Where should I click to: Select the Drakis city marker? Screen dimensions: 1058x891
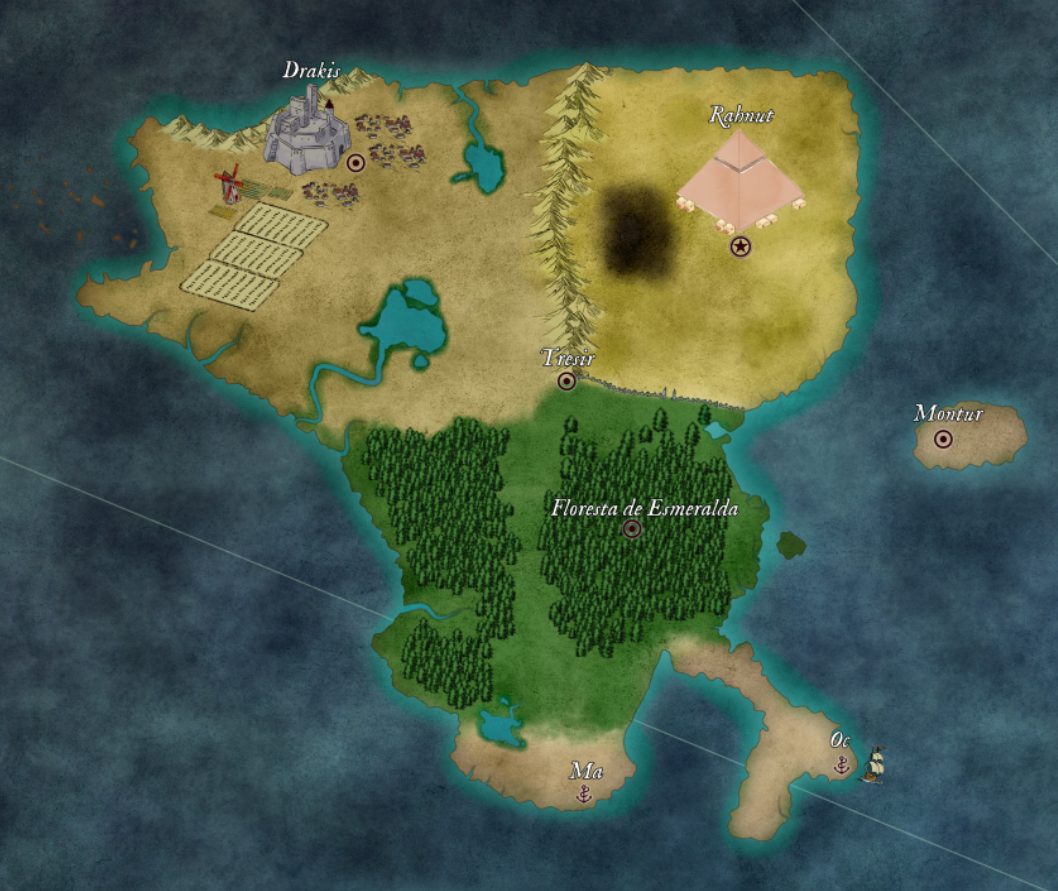[355, 162]
